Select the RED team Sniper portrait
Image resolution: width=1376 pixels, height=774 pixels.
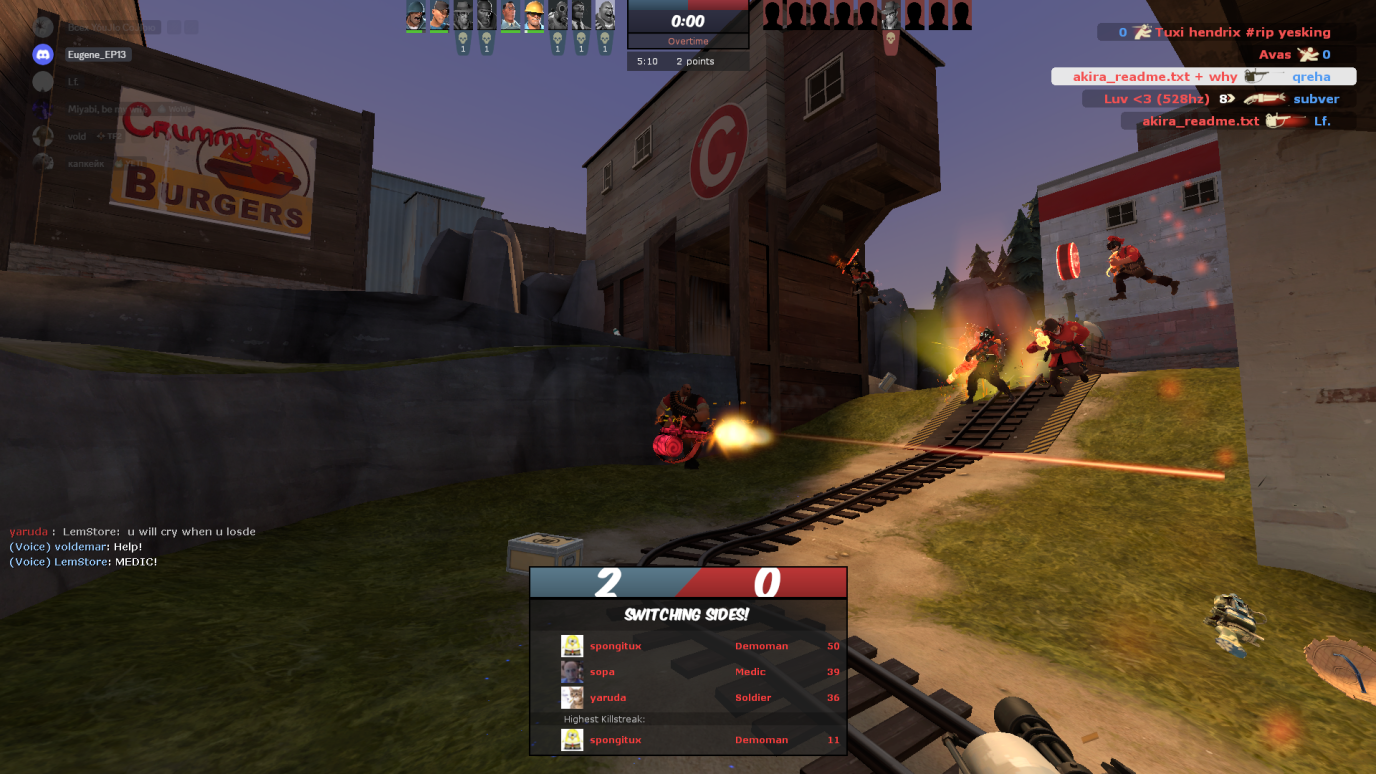[890, 15]
